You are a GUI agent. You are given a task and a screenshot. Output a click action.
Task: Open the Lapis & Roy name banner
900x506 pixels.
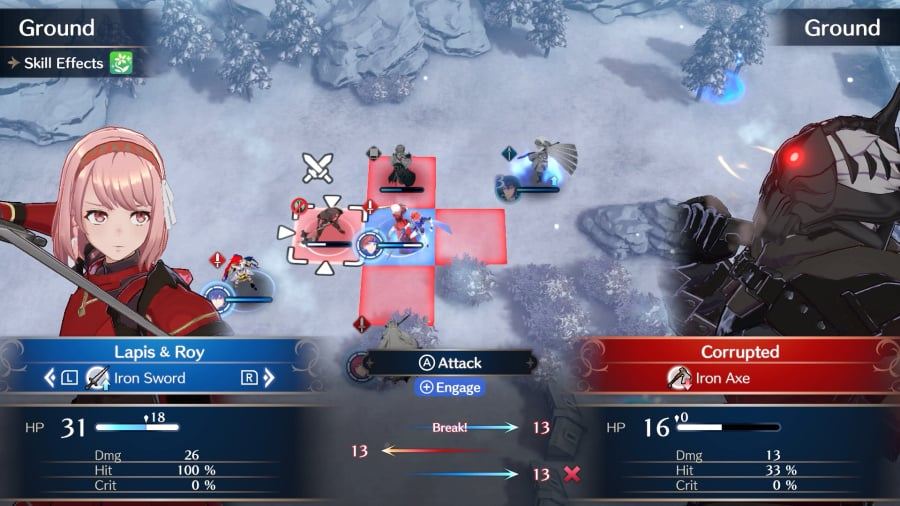tap(159, 352)
